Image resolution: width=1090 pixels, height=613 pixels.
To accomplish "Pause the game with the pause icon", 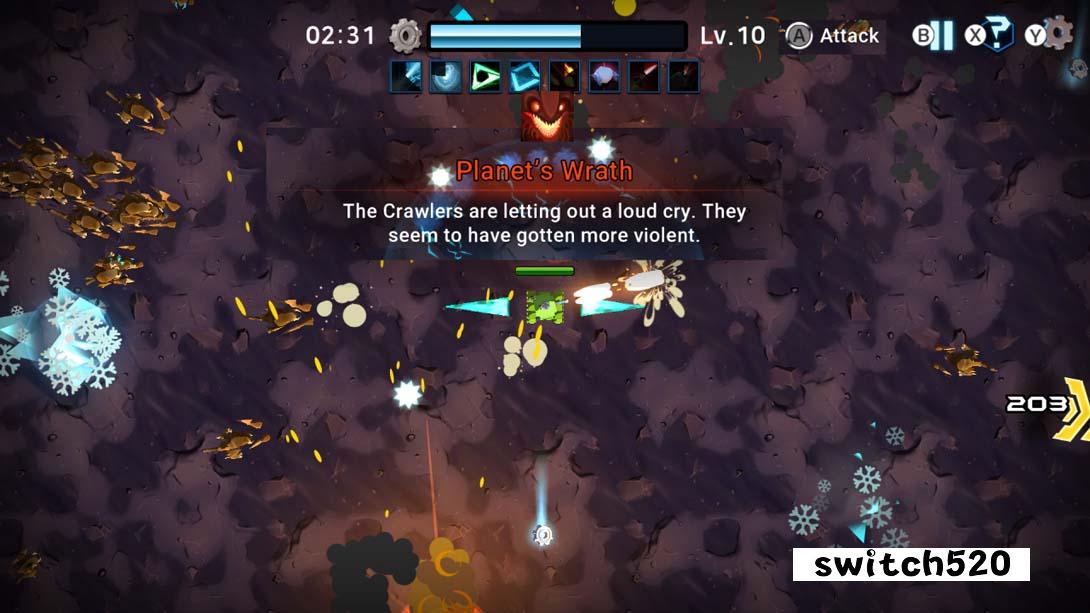I will coord(942,36).
